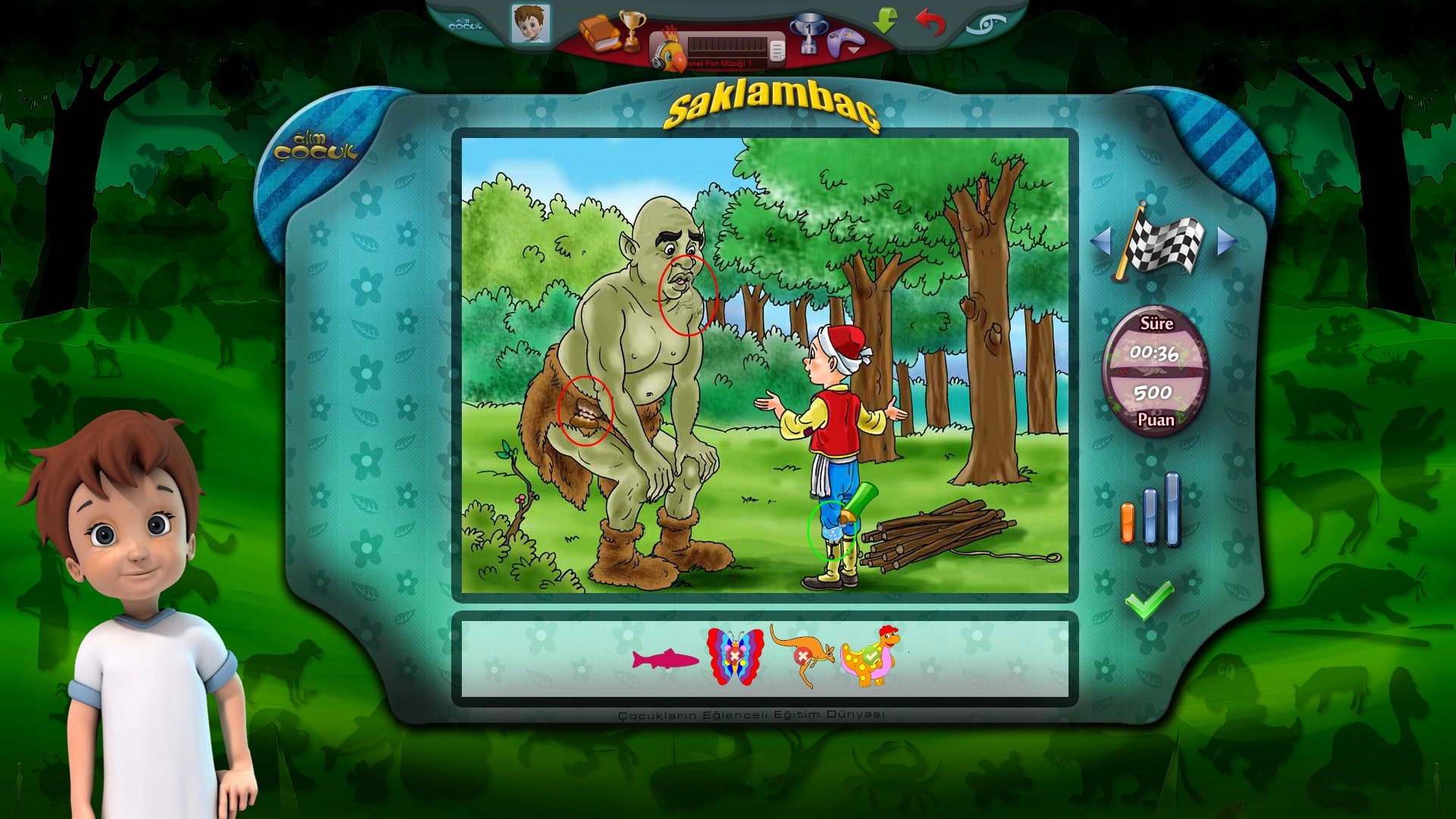The image size is (1456, 819).
Task: Pick the orange kangaroo in the tray
Action: coord(802,654)
